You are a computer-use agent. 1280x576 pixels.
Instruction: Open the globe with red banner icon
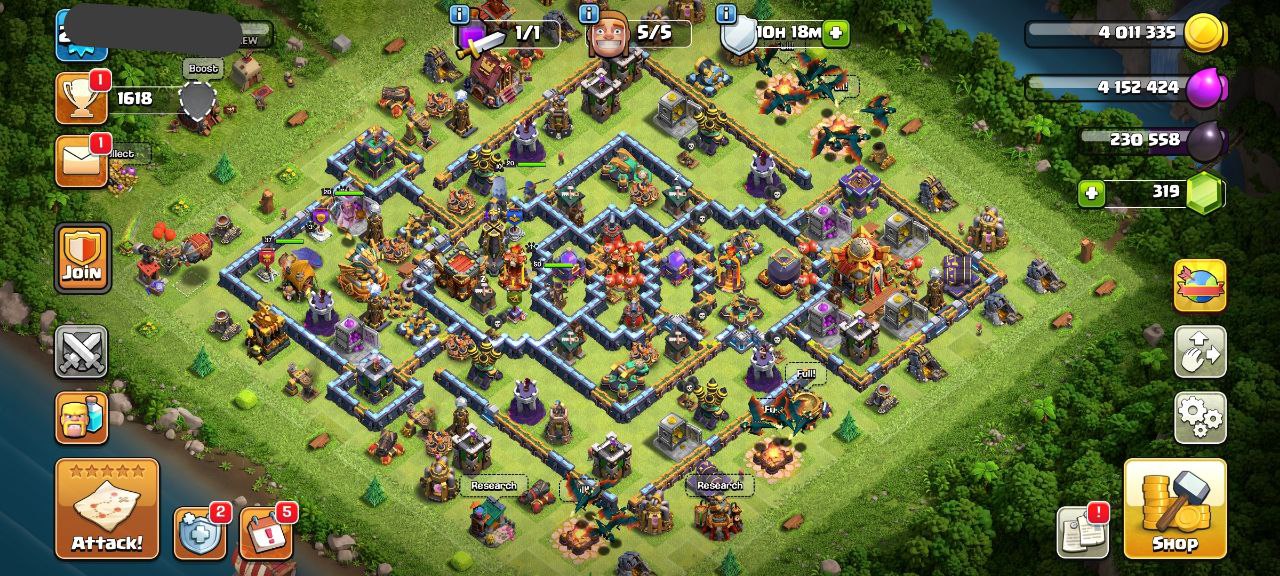pos(1199,286)
